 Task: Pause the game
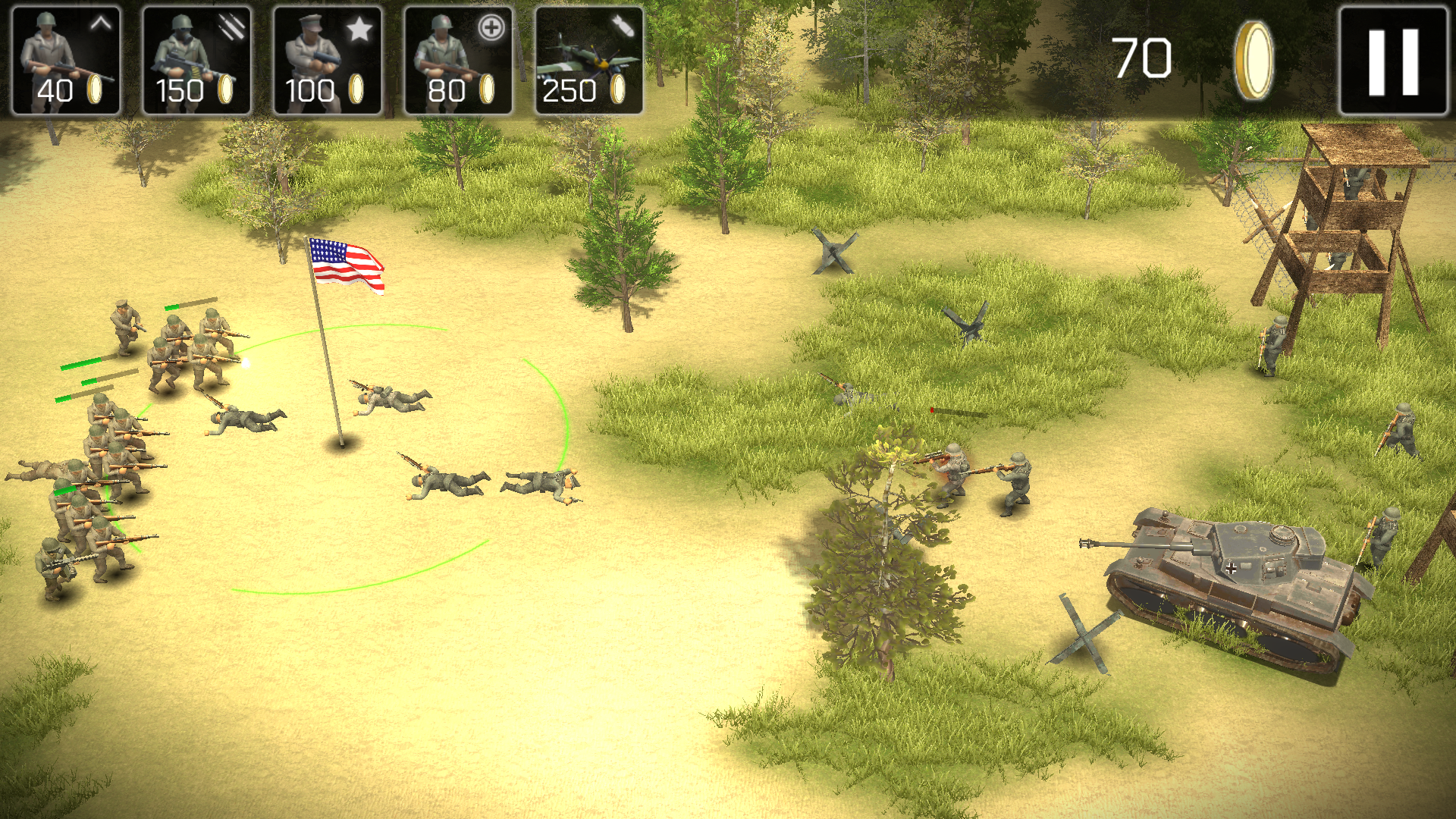click(x=1393, y=61)
